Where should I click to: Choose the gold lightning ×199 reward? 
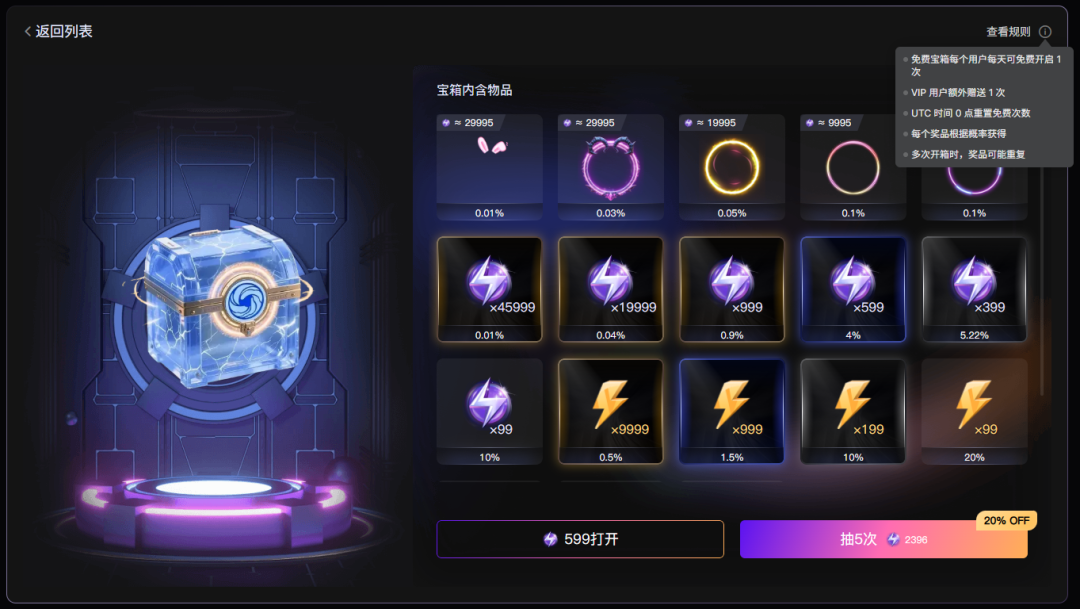[x=853, y=410]
